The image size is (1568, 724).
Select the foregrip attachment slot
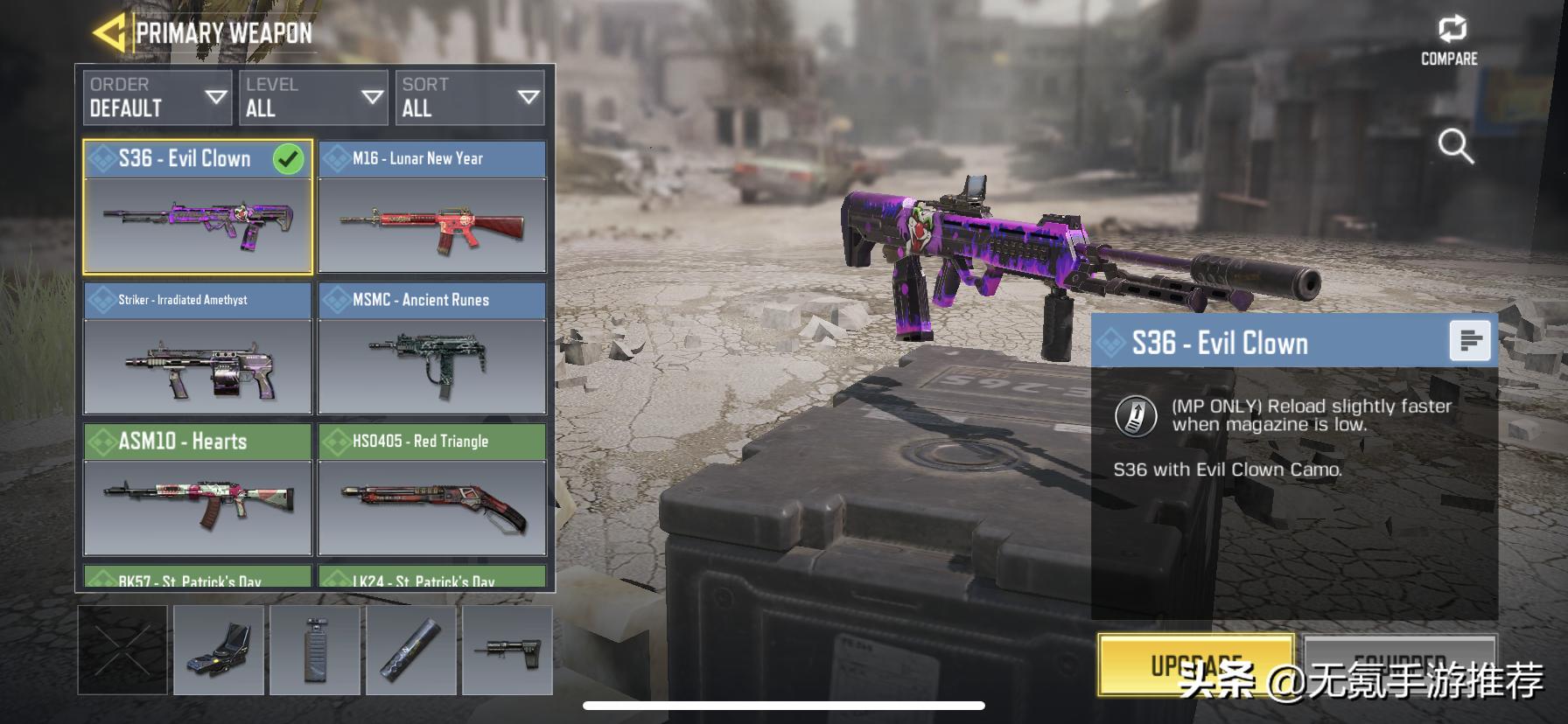click(315, 651)
